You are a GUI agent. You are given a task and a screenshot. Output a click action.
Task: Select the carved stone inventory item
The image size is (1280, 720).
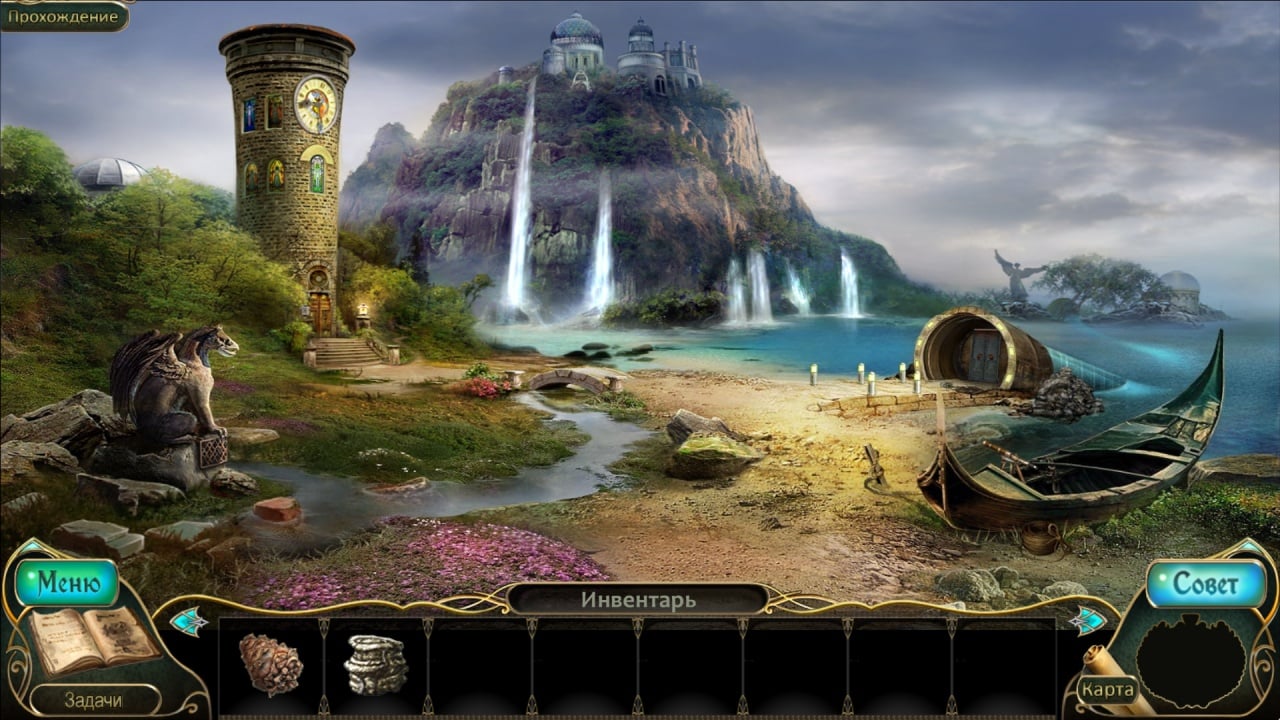click(x=376, y=664)
